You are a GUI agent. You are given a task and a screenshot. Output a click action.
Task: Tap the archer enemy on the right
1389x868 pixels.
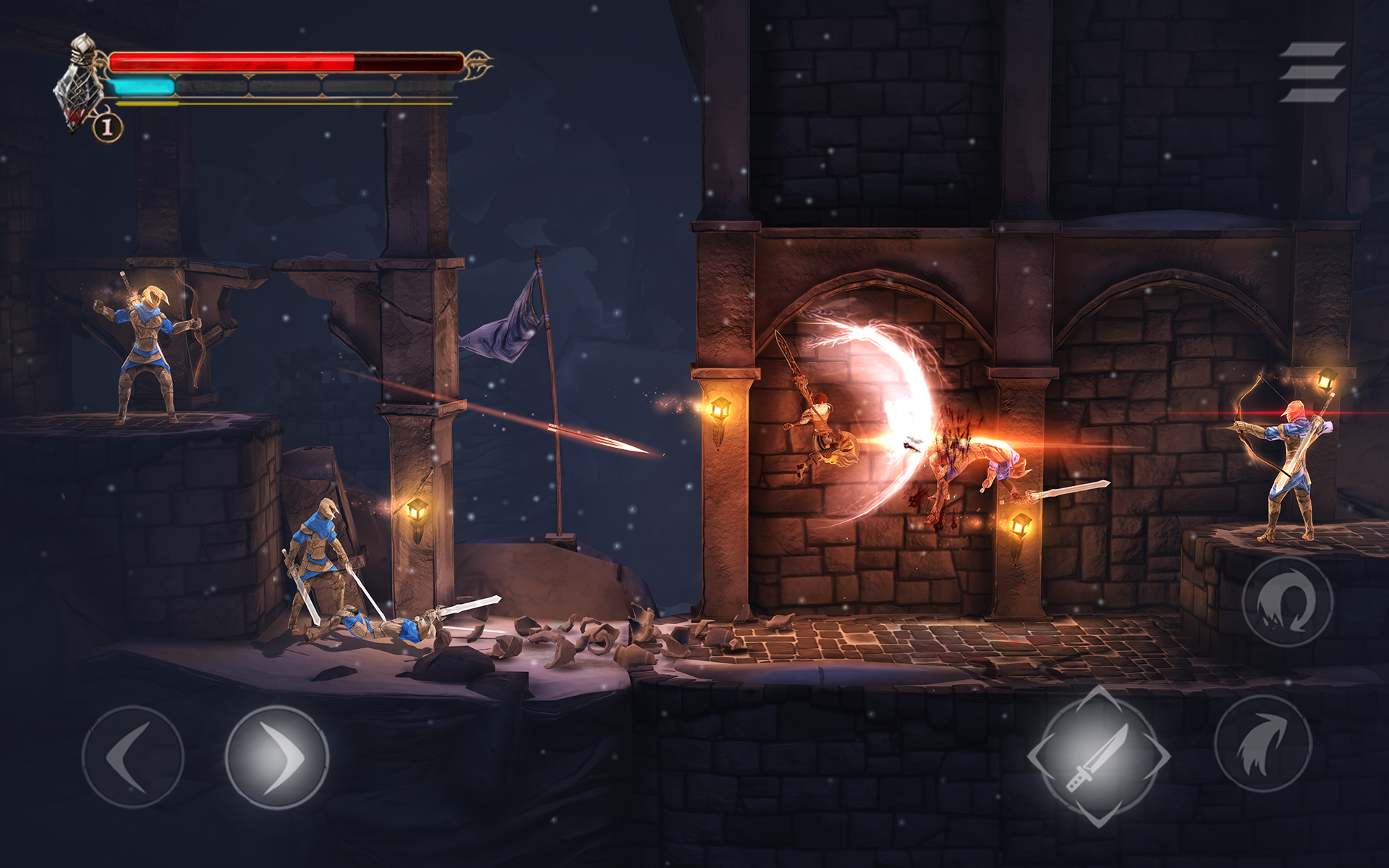click(1295, 456)
